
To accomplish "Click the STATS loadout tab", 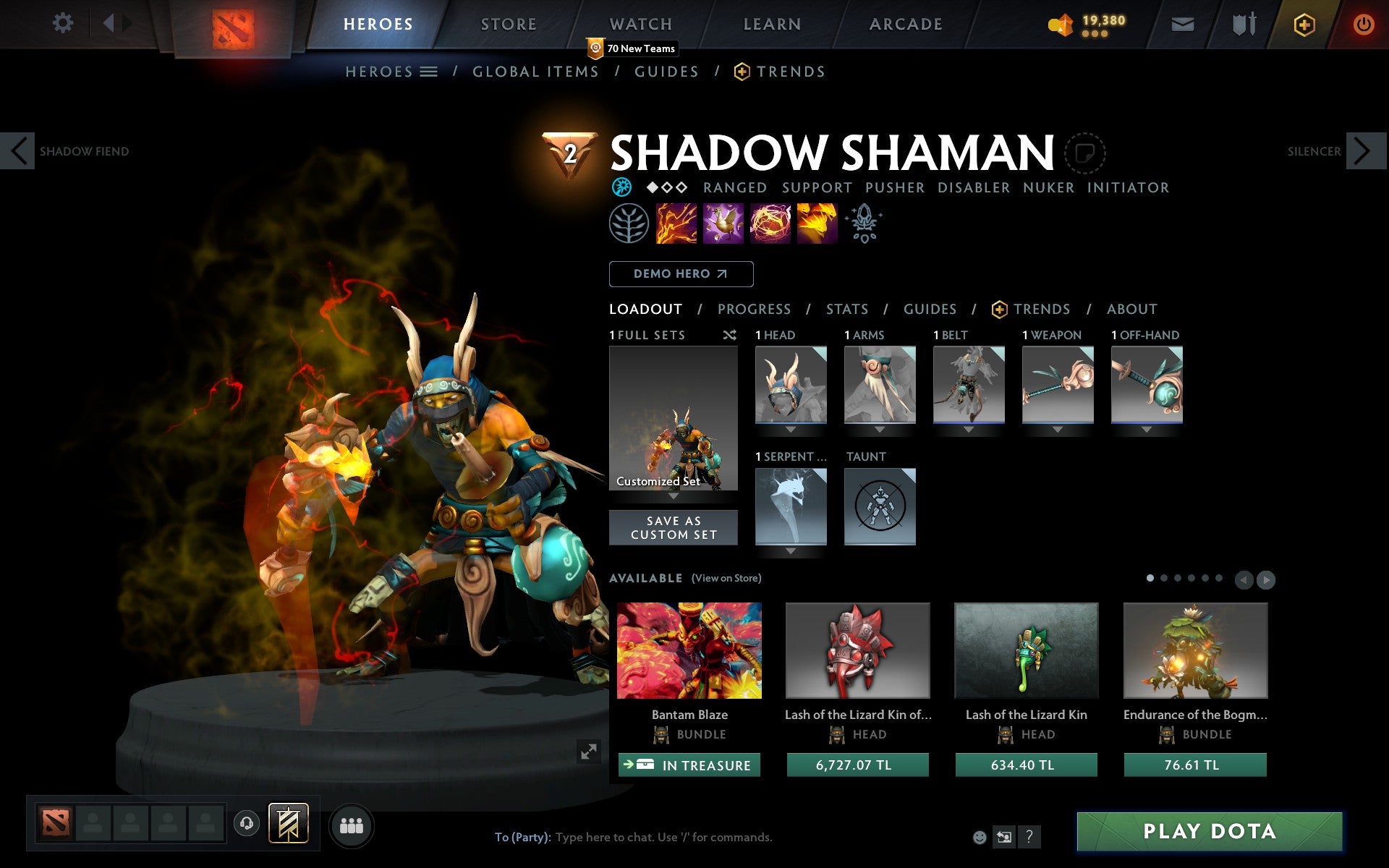I will pos(846,309).
